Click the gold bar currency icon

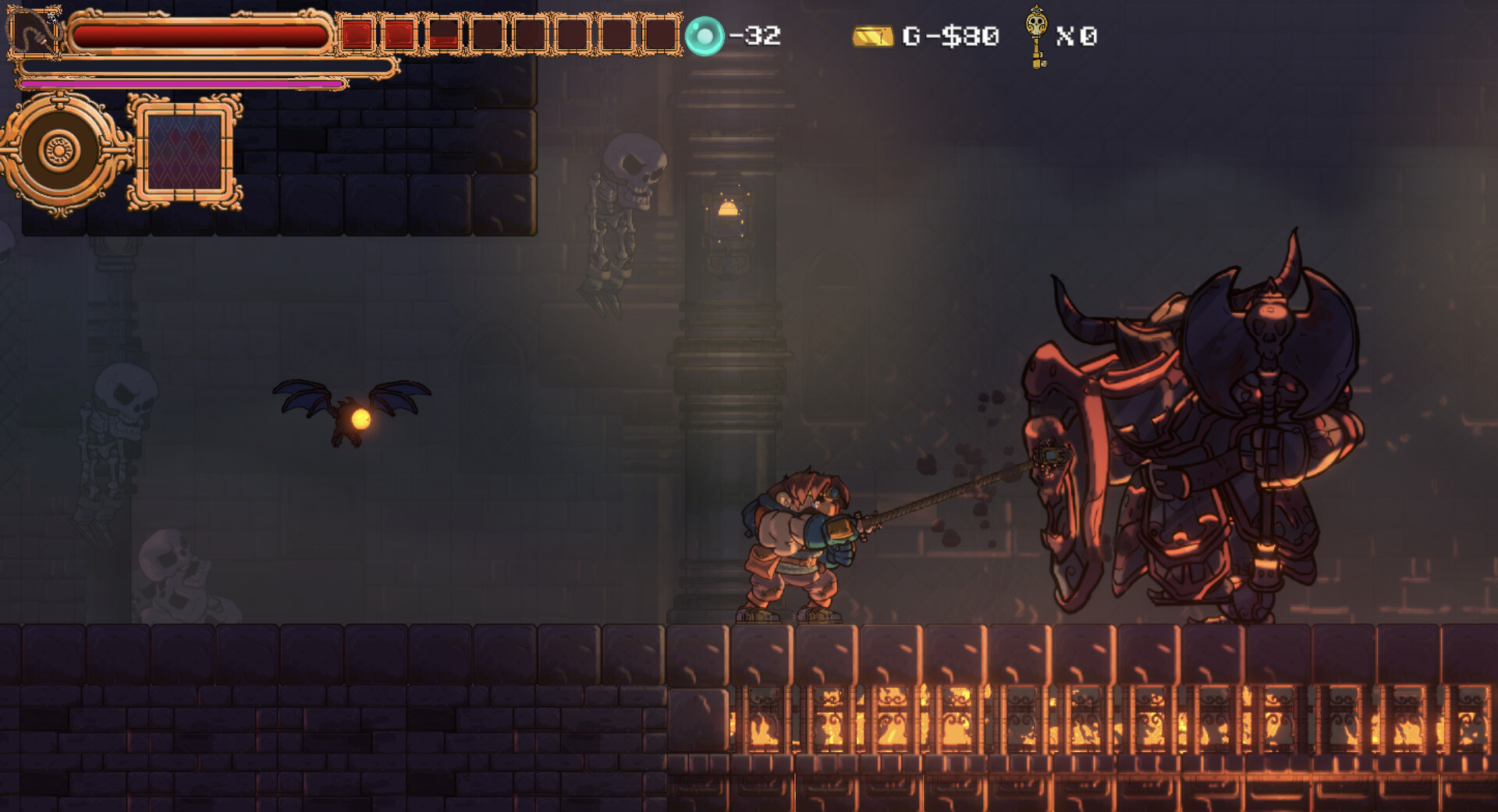pyautogui.click(x=872, y=37)
